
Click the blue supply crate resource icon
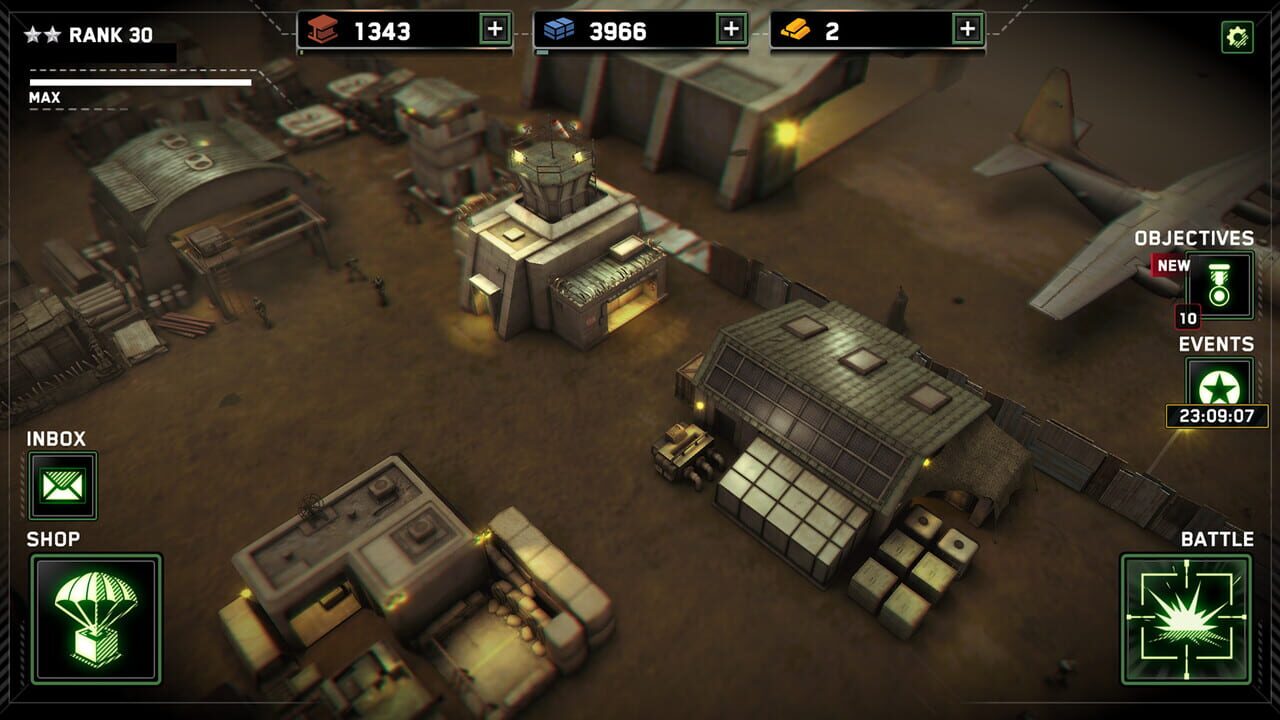pyautogui.click(x=556, y=31)
